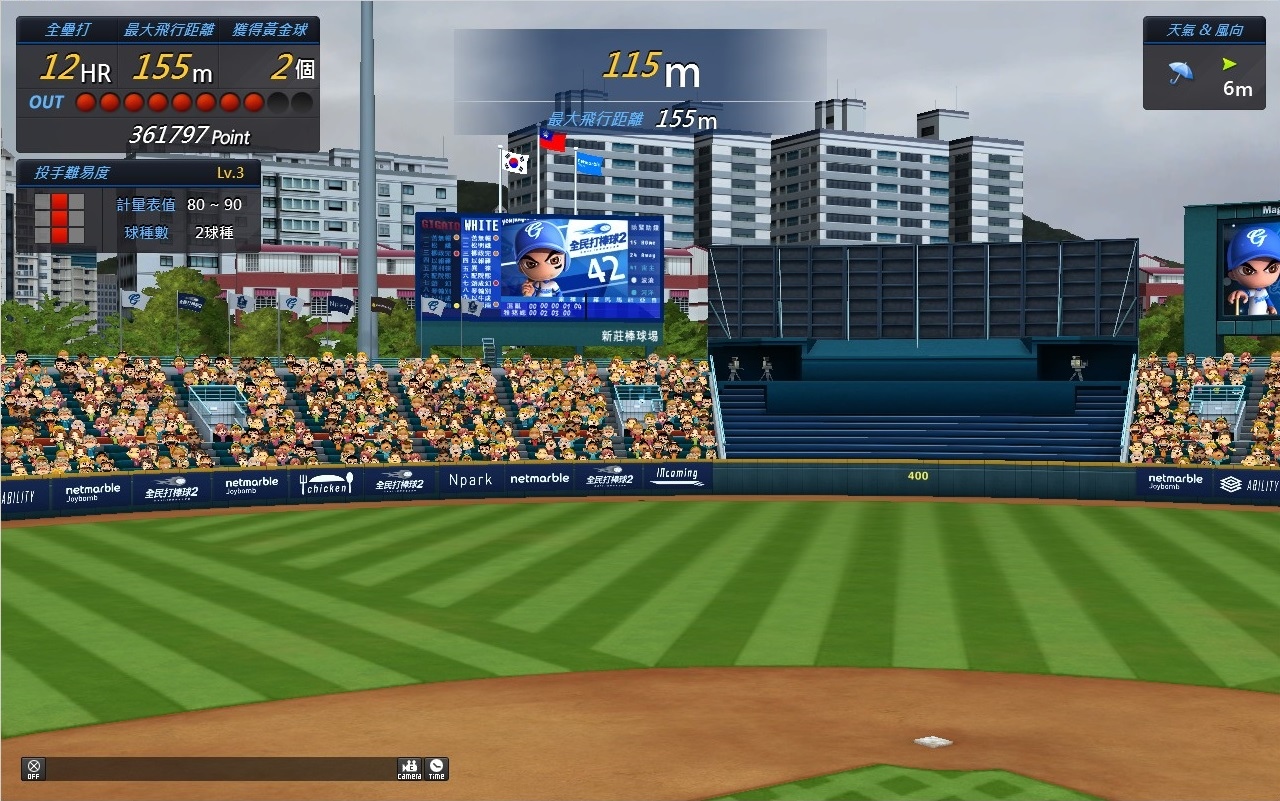Toggle the OFF button on the bottom bar
This screenshot has height=801, width=1280.
coord(33,768)
